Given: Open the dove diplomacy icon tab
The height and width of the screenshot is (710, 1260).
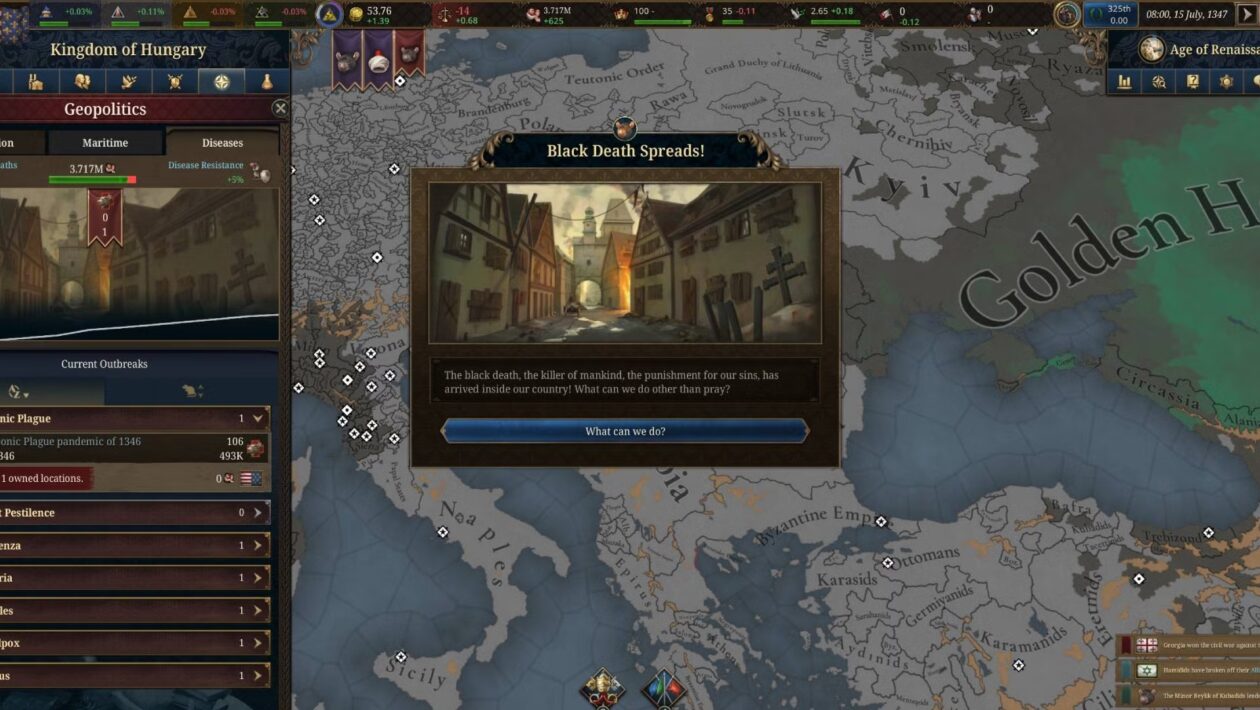Looking at the screenshot, I should click(129, 82).
